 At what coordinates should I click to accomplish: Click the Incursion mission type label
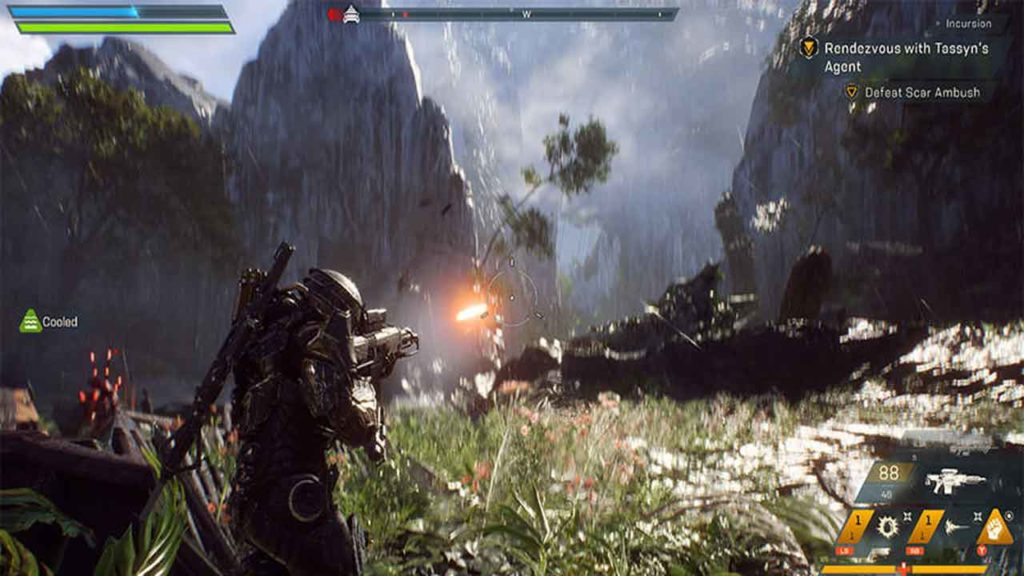[x=968, y=23]
